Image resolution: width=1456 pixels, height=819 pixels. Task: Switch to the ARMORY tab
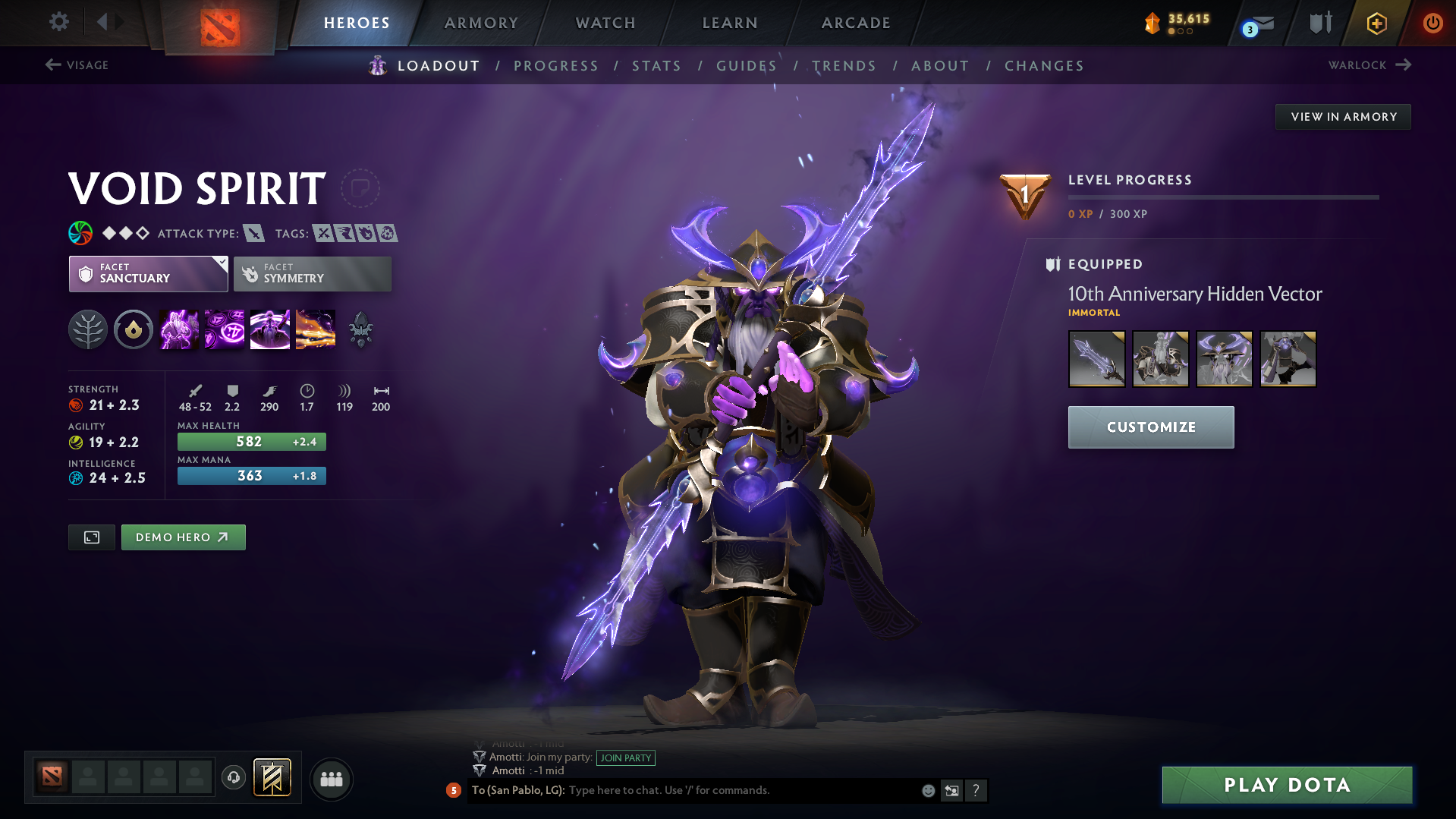(481, 23)
